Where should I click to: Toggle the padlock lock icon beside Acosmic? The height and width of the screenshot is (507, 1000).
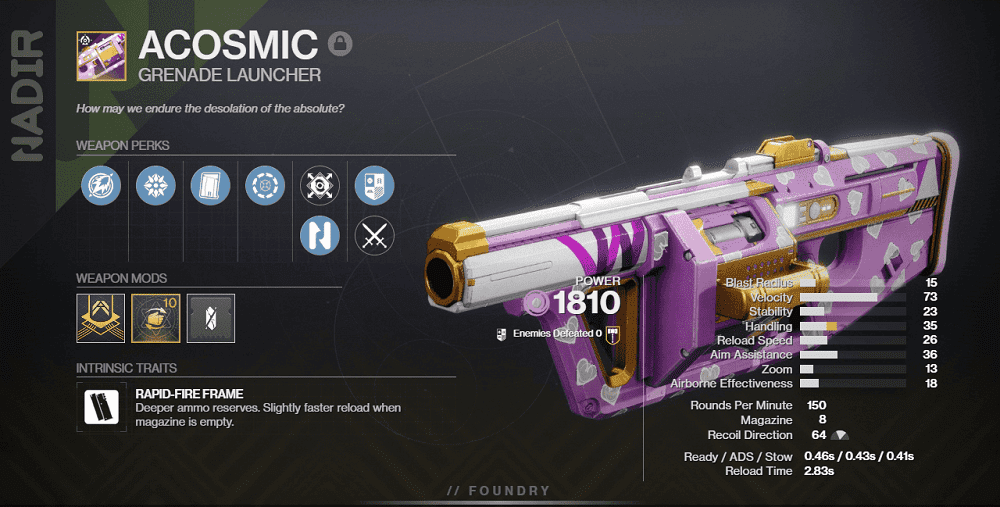pyautogui.click(x=341, y=44)
